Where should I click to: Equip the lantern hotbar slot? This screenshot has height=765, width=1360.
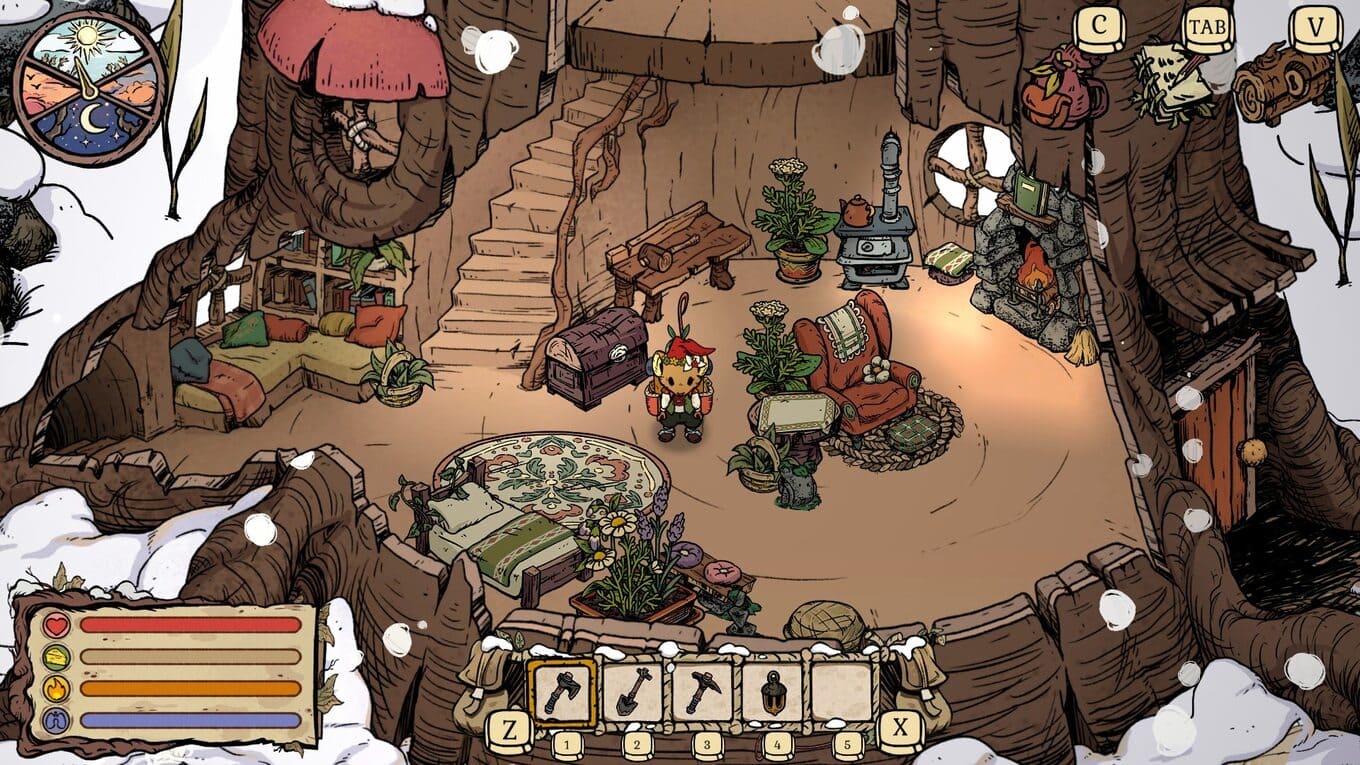tap(773, 692)
